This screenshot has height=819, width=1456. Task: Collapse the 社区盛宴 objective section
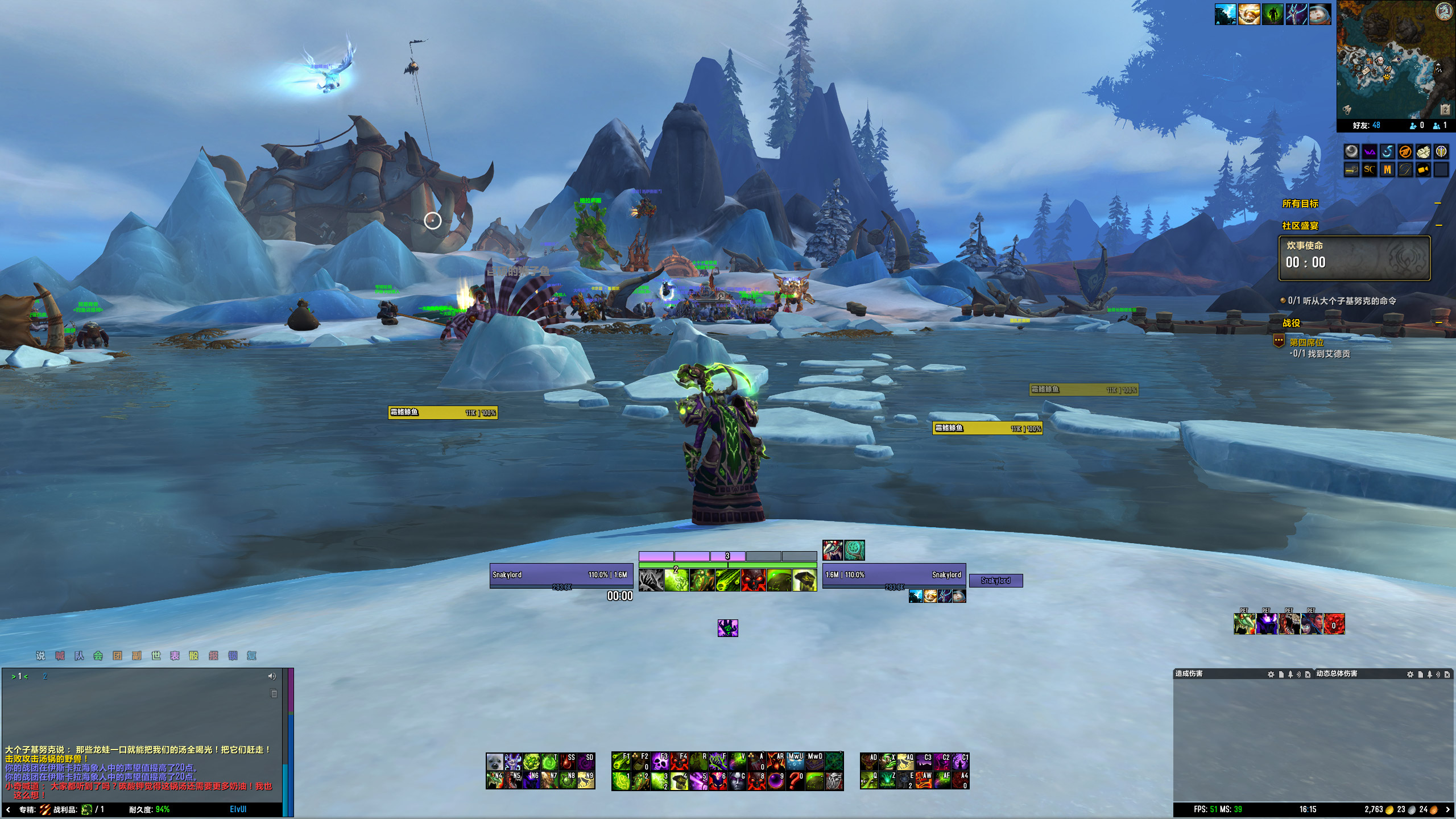[x=1438, y=226]
